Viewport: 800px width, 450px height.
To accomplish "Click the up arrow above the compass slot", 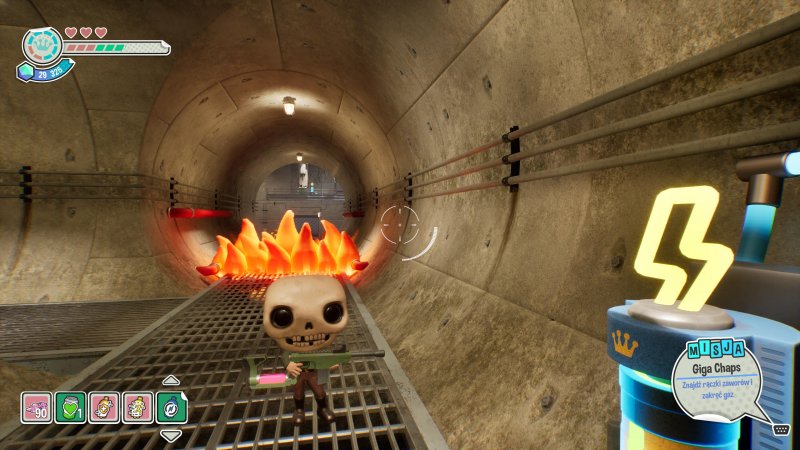I will click(x=171, y=380).
